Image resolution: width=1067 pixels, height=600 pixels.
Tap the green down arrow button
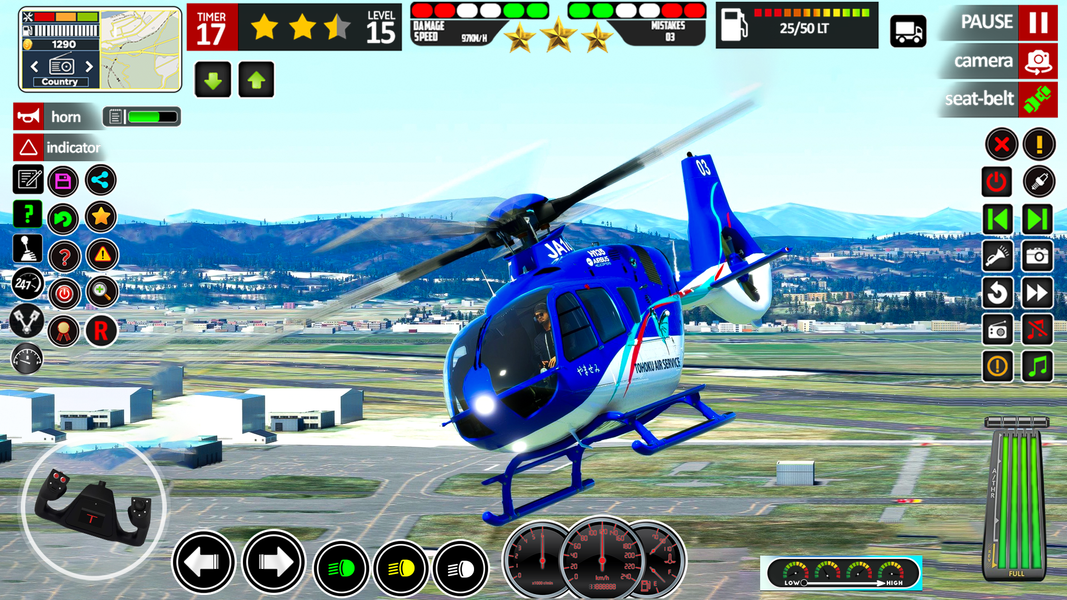213,80
